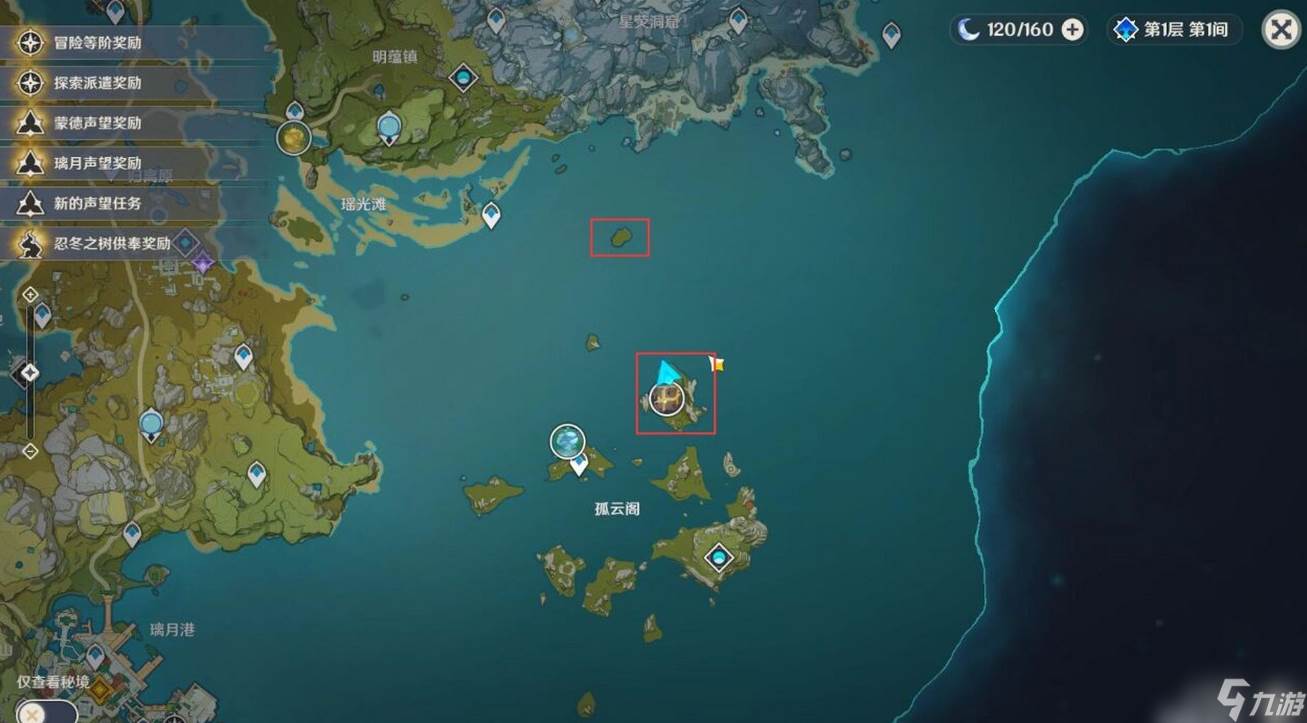Open 新的声望任务 entry
Screen dimensions: 1307x723
(98, 203)
